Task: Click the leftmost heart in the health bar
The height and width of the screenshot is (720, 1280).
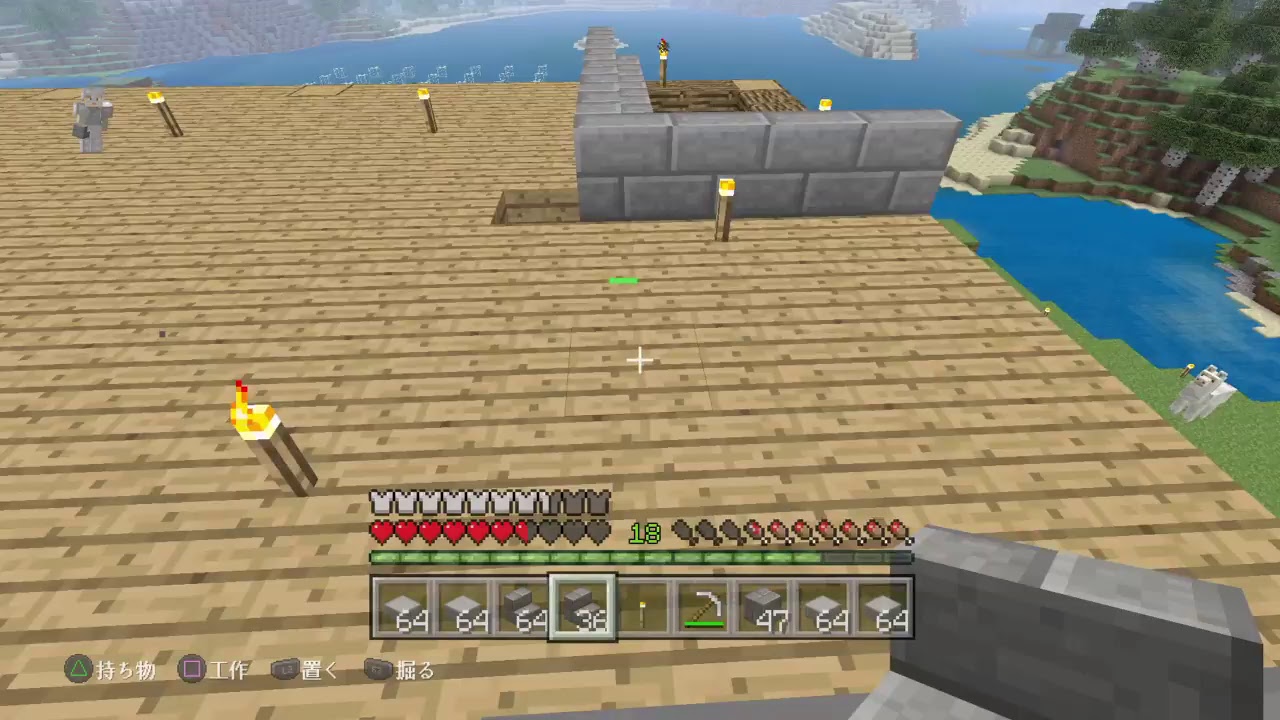Action: [381, 533]
